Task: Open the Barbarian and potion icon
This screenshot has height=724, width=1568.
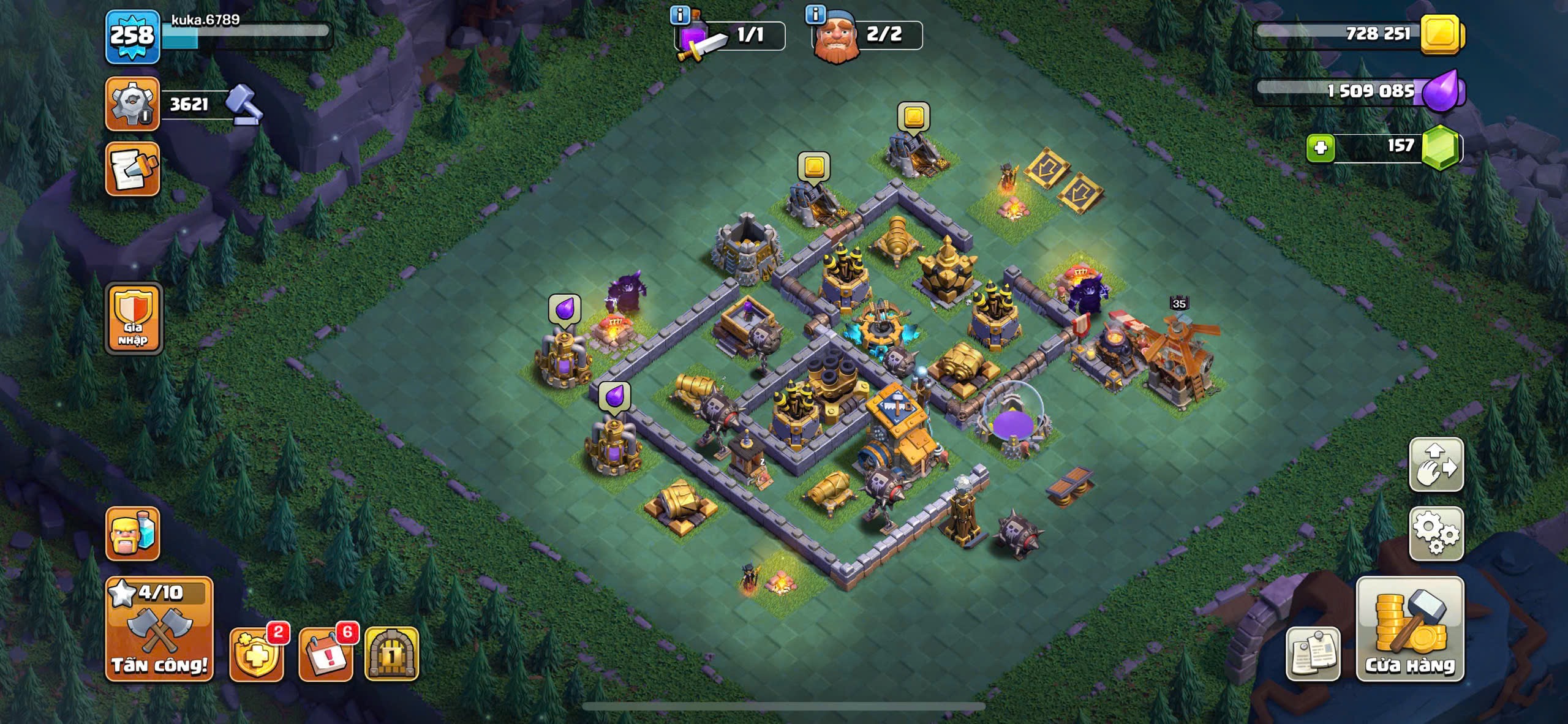Action: coord(132,534)
